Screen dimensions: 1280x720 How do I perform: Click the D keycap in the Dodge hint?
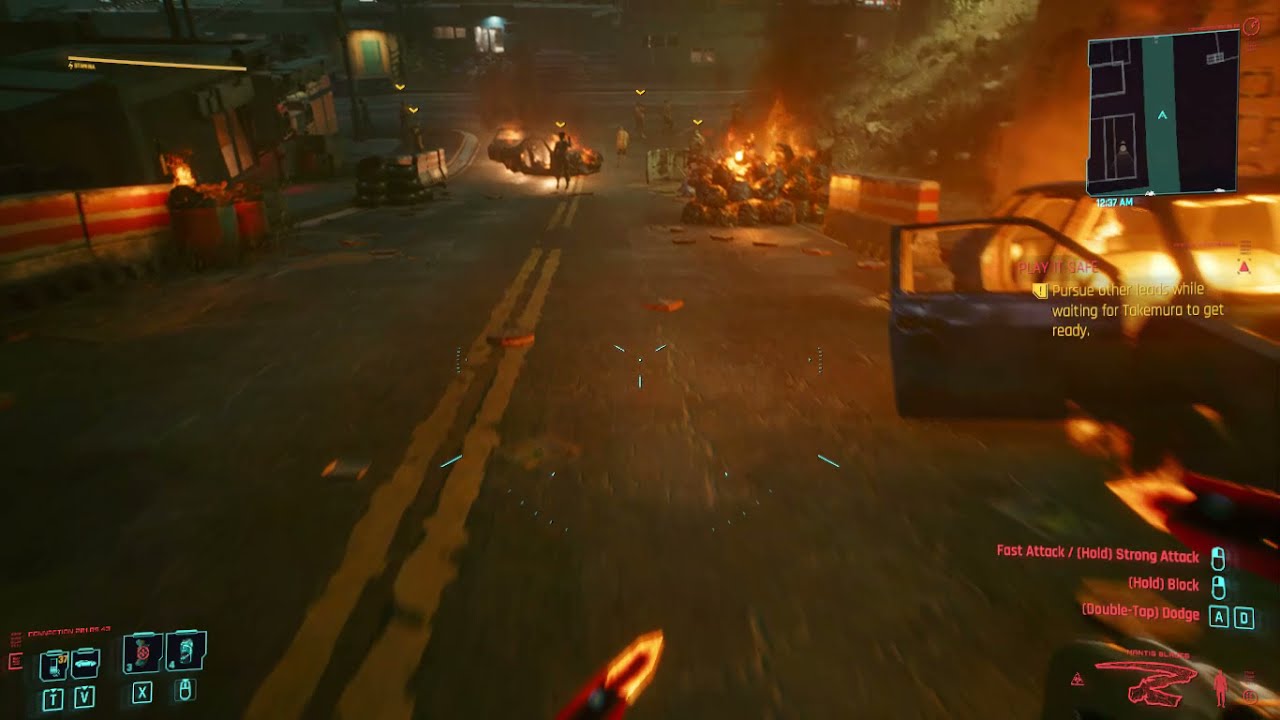click(1242, 614)
